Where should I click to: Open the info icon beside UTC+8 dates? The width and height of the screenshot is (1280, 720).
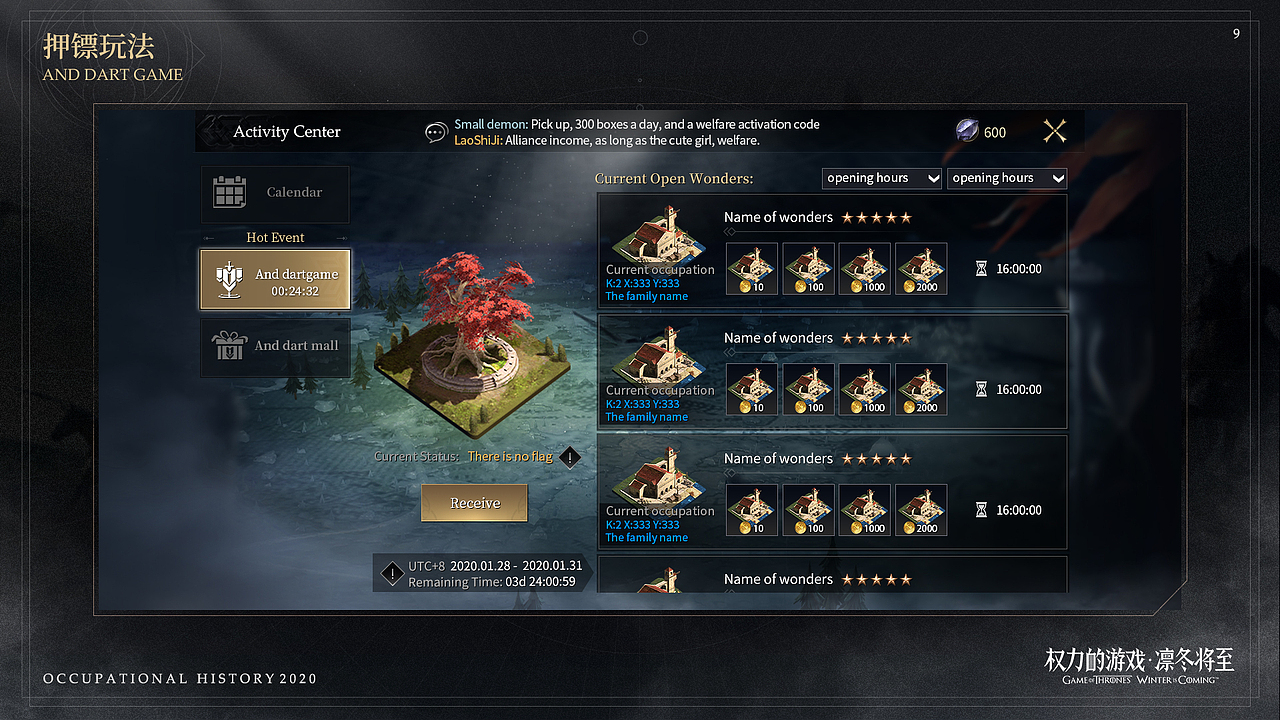[x=391, y=574]
